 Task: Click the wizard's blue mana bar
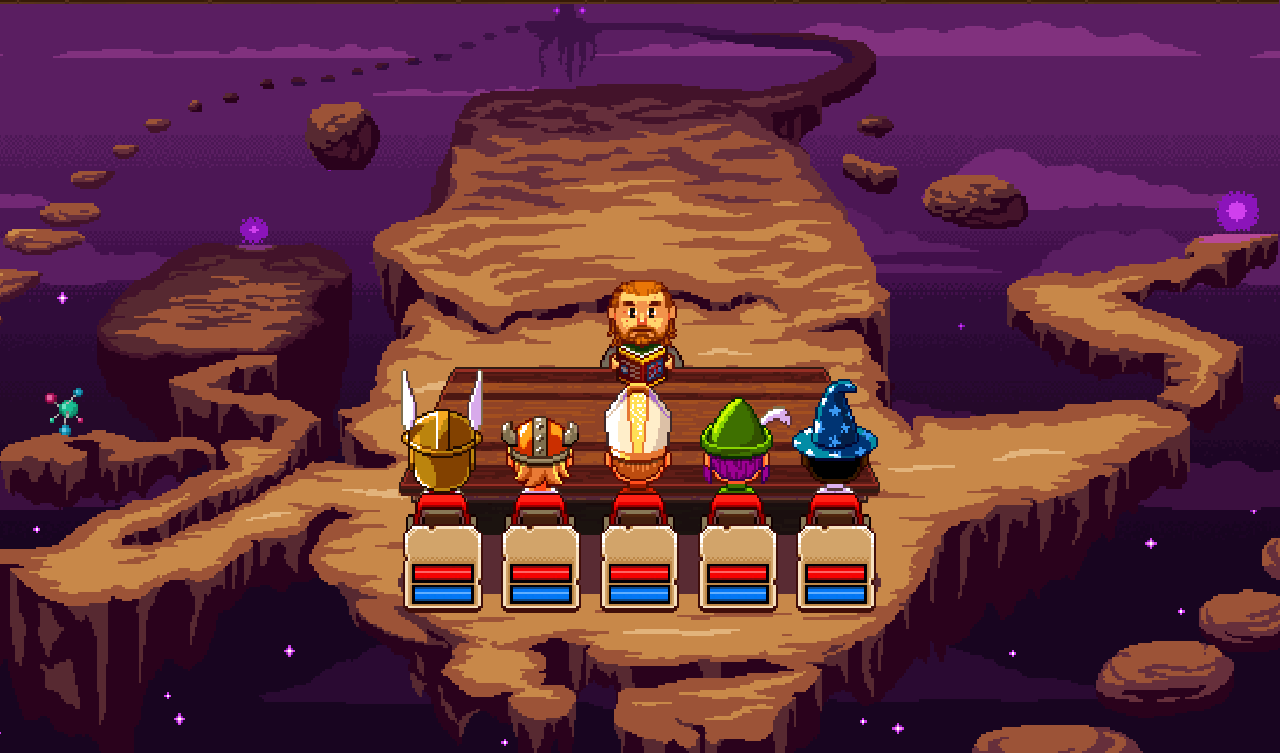[x=837, y=592]
